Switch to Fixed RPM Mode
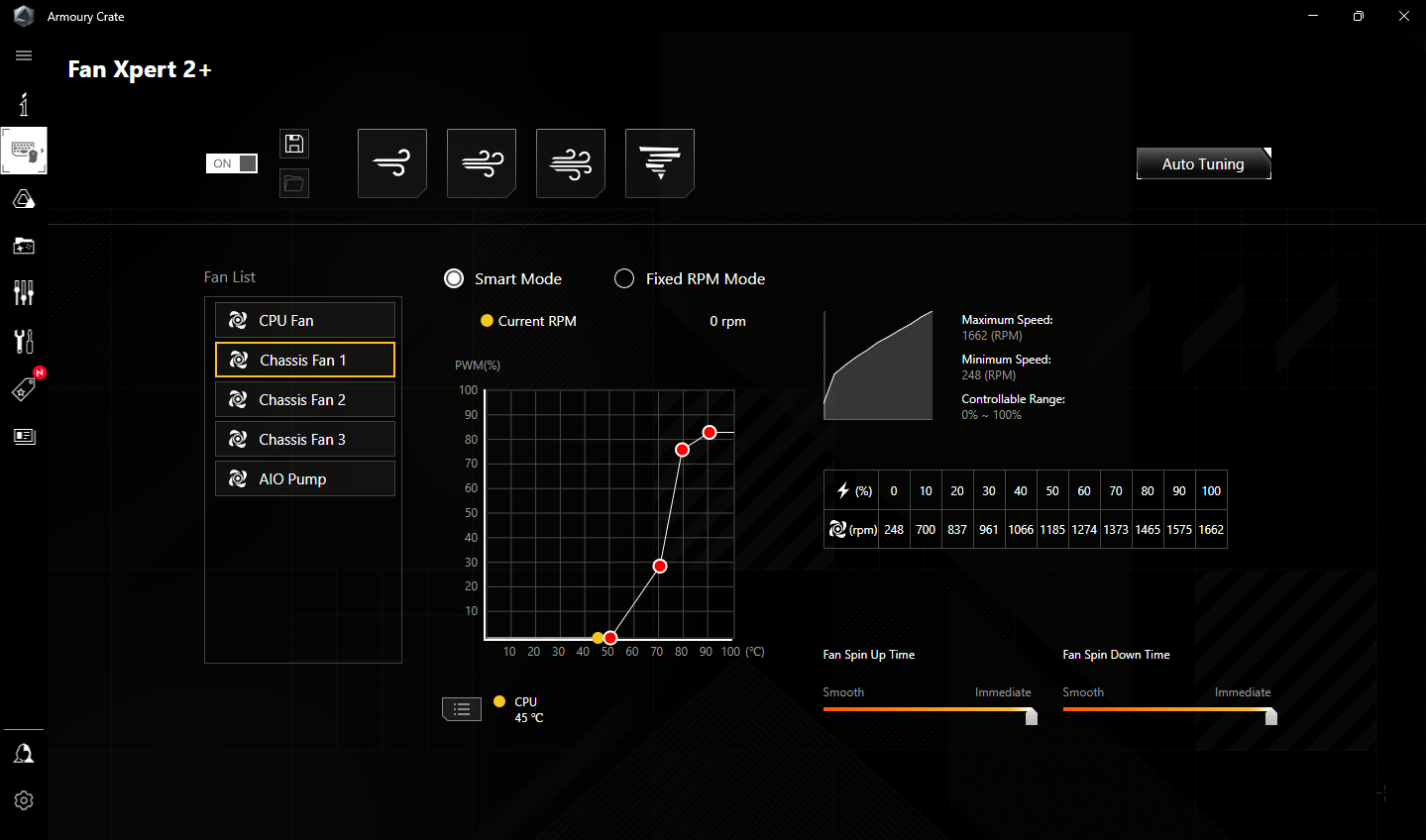This screenshot has height=840, width=1426. pos(624,278)
